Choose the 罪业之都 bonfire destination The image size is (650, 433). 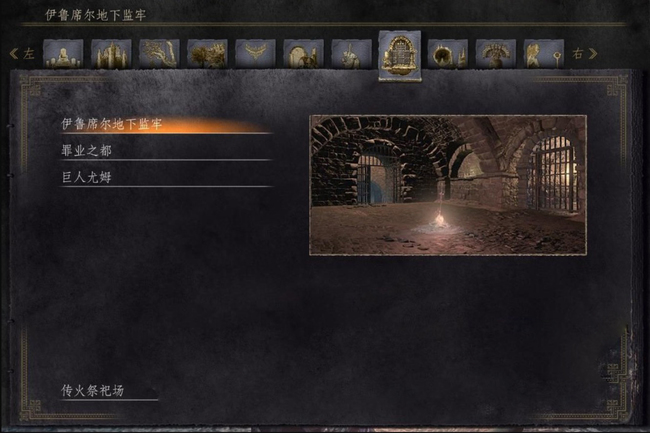click(90, 152)
